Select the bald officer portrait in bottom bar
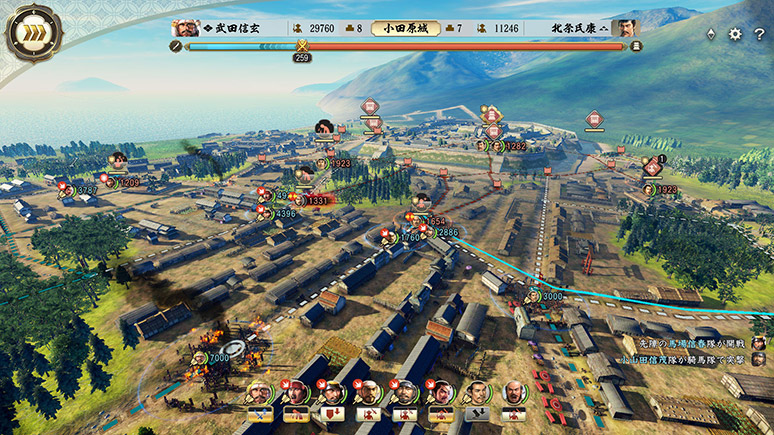 pyautogui.click(x=514, y=392)
